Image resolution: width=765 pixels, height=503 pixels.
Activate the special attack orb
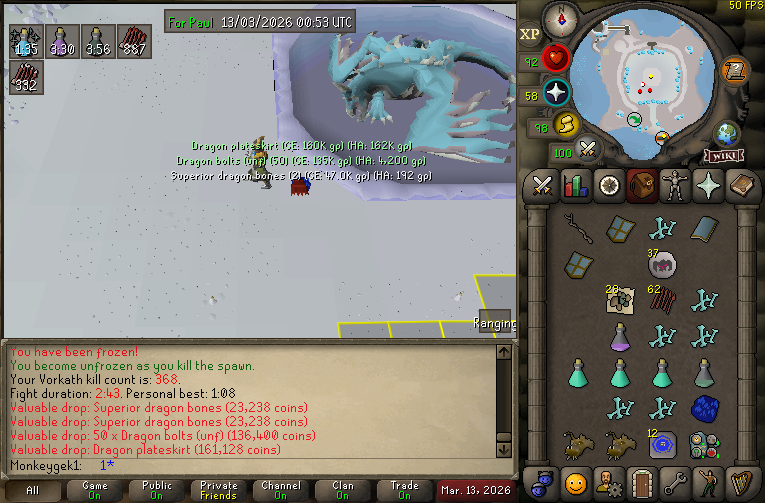click(x=588, y=151)
